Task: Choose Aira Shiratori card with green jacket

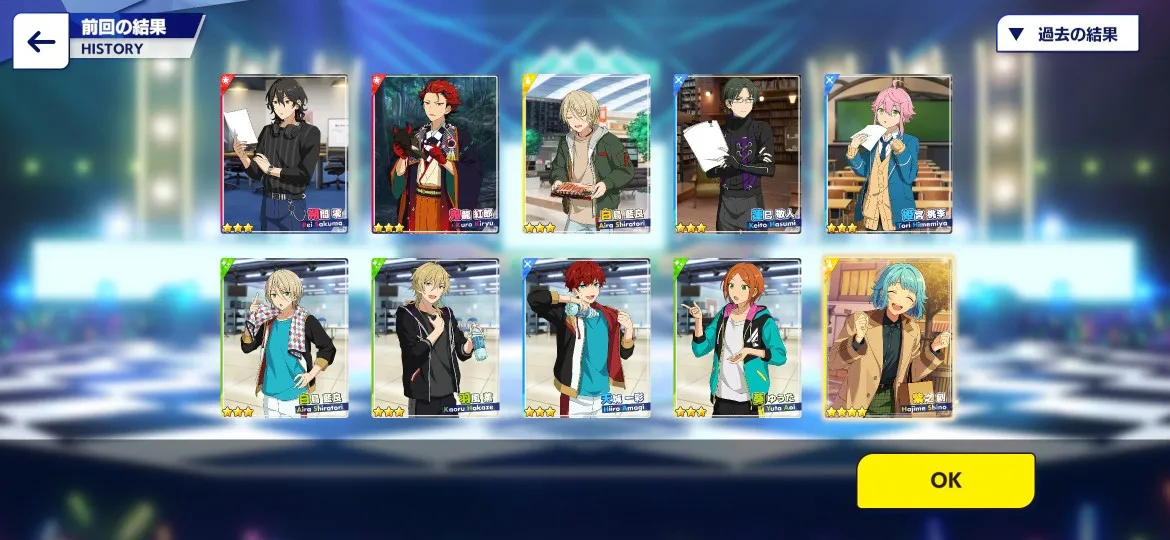Action: coord(587,154)
